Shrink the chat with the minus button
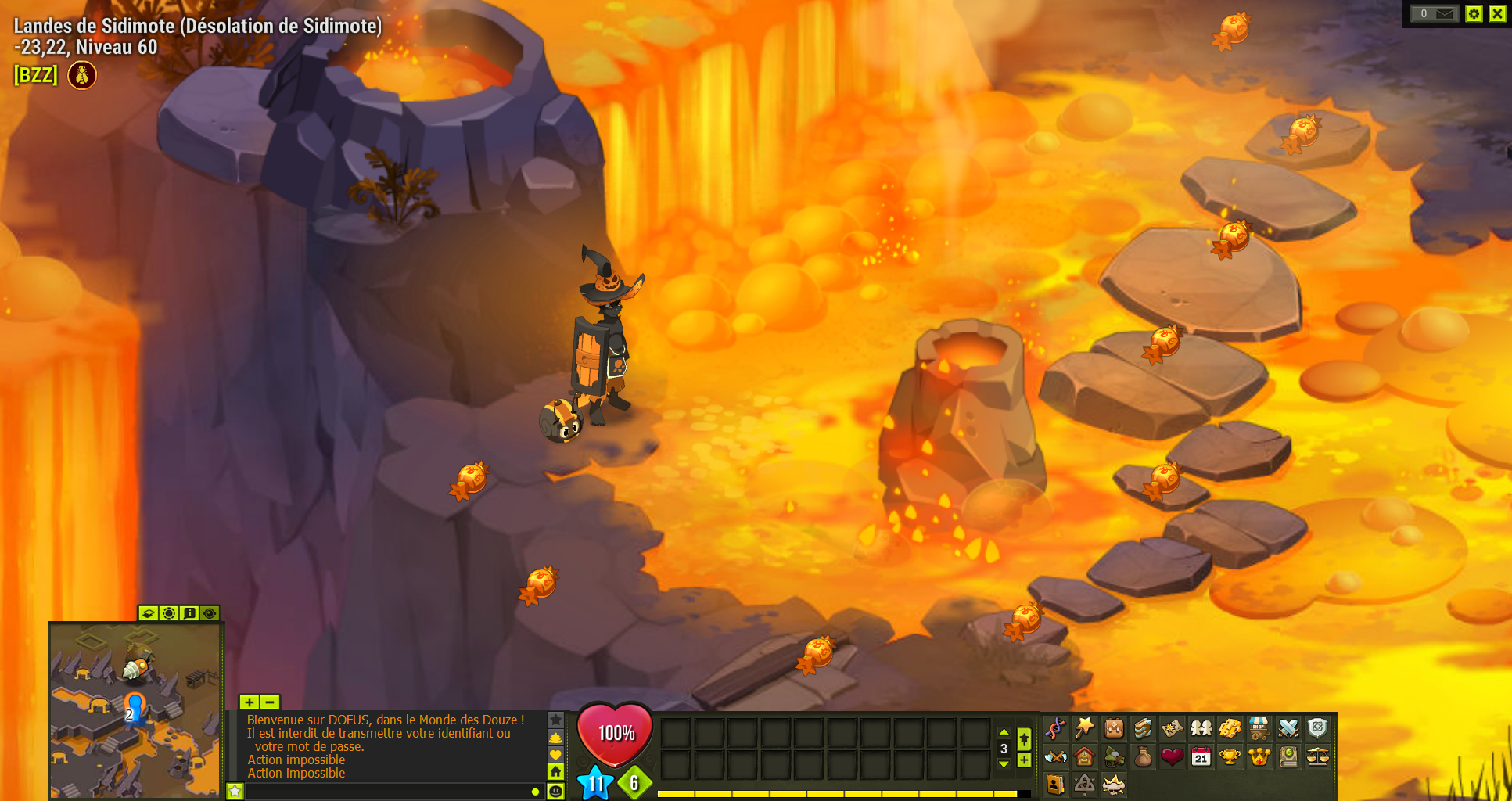This screenshot has width=1512, height=801. point(269,702)
